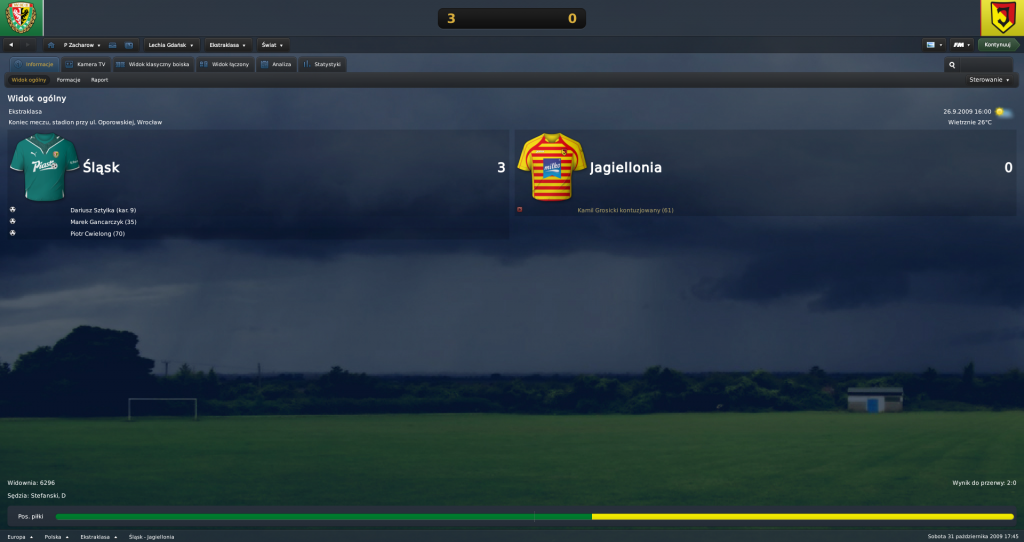Go back with the left arrow button
The height and width of the screenshot is (542, 1024).
pos(11,45)
